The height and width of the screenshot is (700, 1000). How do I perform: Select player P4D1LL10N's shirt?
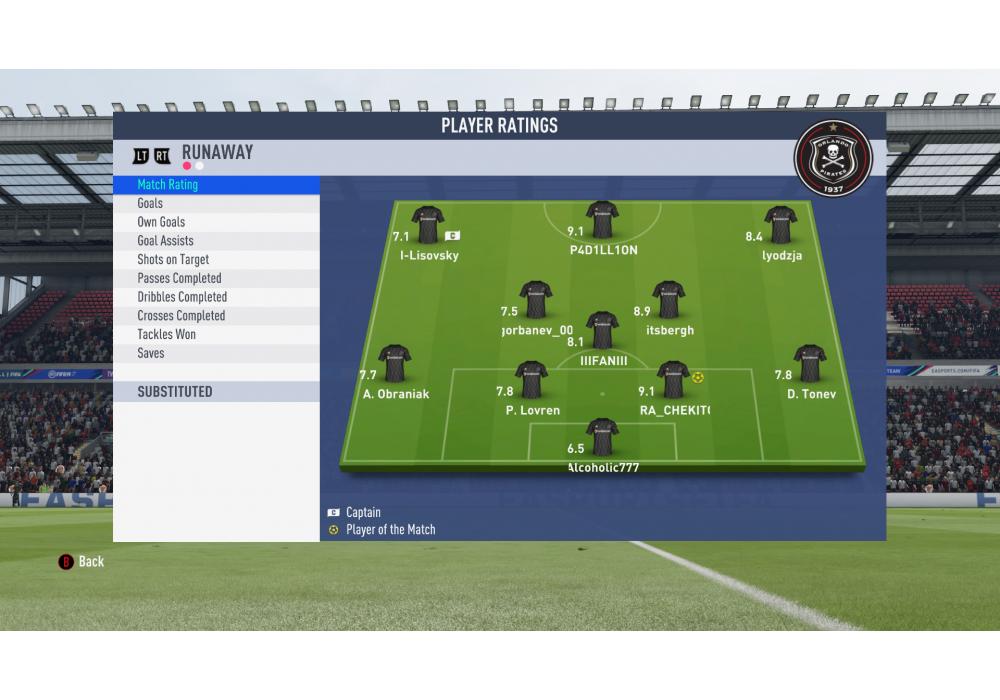(602, 220)
